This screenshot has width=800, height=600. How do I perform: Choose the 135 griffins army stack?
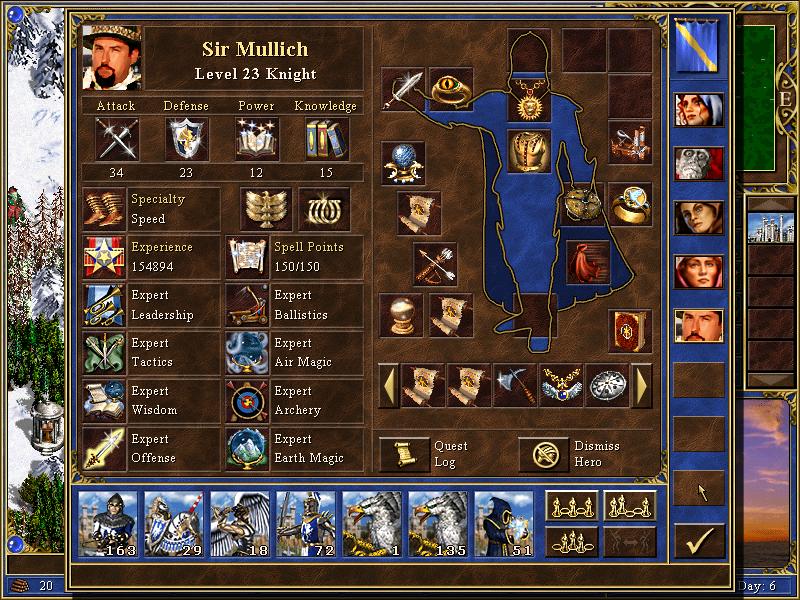437,521
